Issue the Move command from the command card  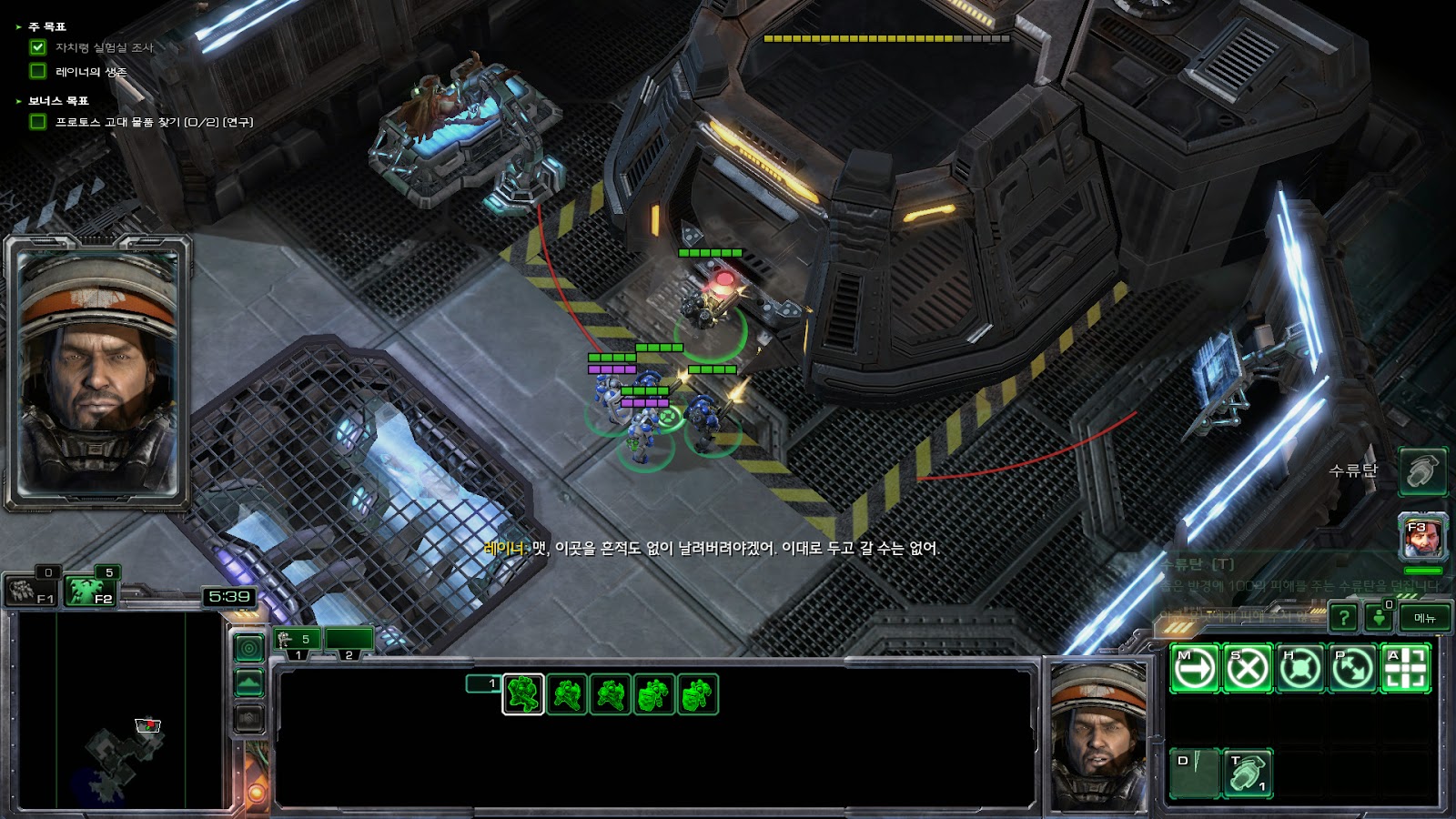(x=1194, y=669)
